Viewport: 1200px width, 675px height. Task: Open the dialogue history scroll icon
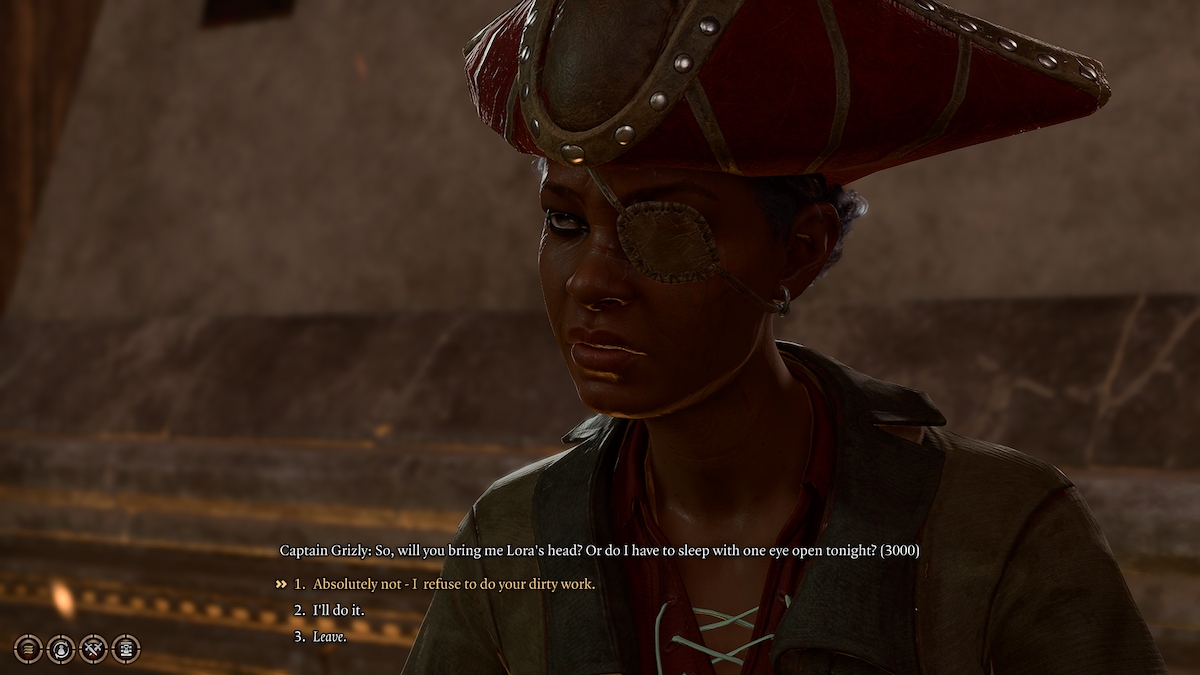coord(28,649)
